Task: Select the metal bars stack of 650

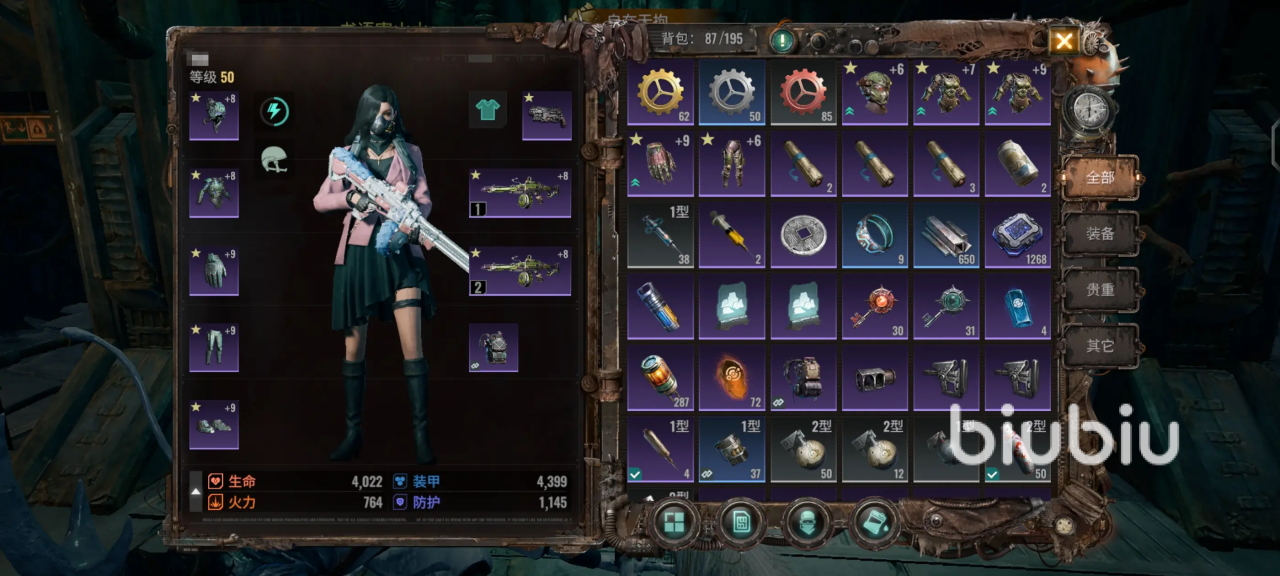Action: (946, 236)
